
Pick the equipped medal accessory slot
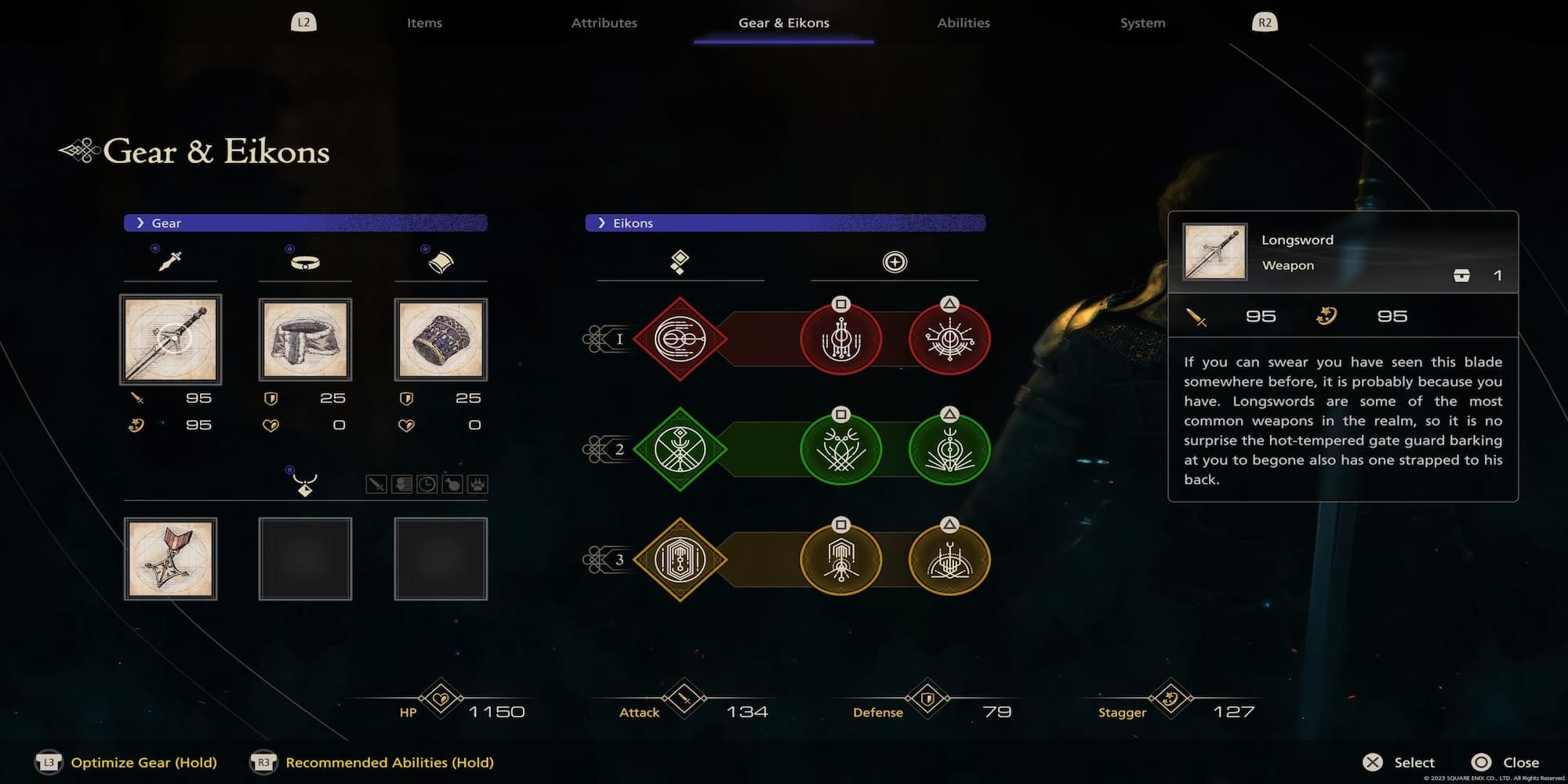coord(170,559)
